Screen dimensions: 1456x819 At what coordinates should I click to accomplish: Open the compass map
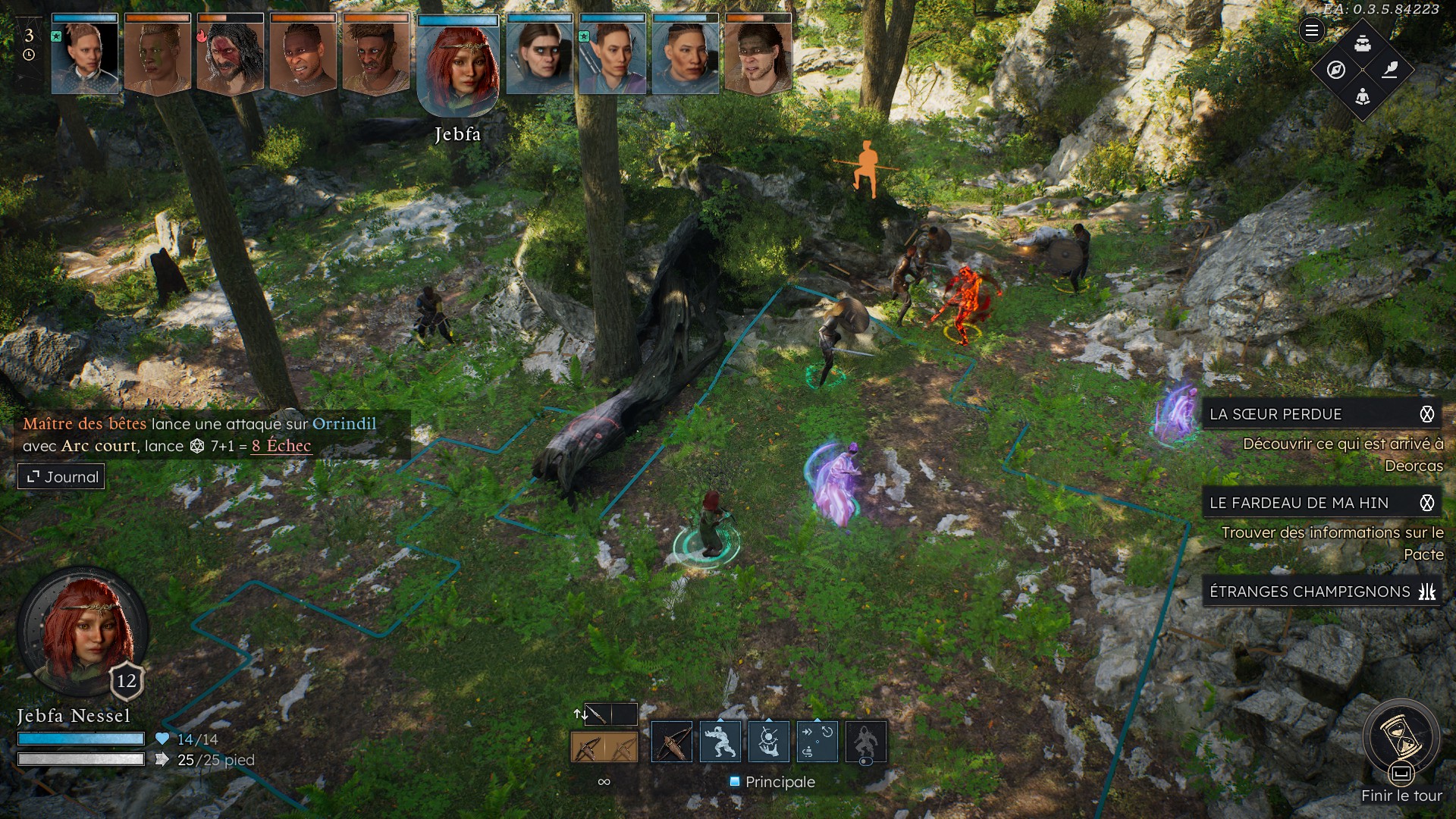(1336, 70)
